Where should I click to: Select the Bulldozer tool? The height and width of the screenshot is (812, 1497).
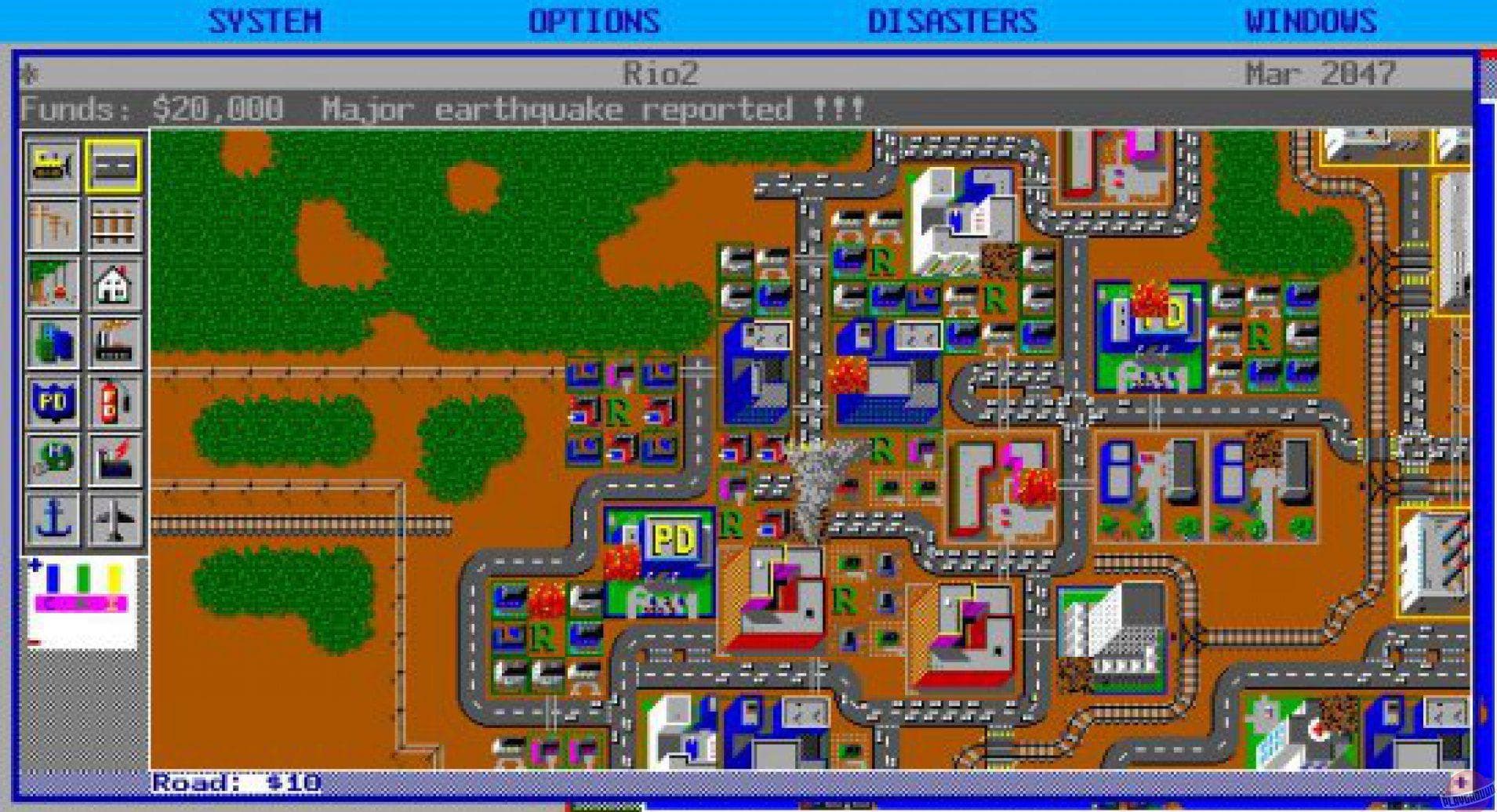pyautogui.click(x=51, y=165)
